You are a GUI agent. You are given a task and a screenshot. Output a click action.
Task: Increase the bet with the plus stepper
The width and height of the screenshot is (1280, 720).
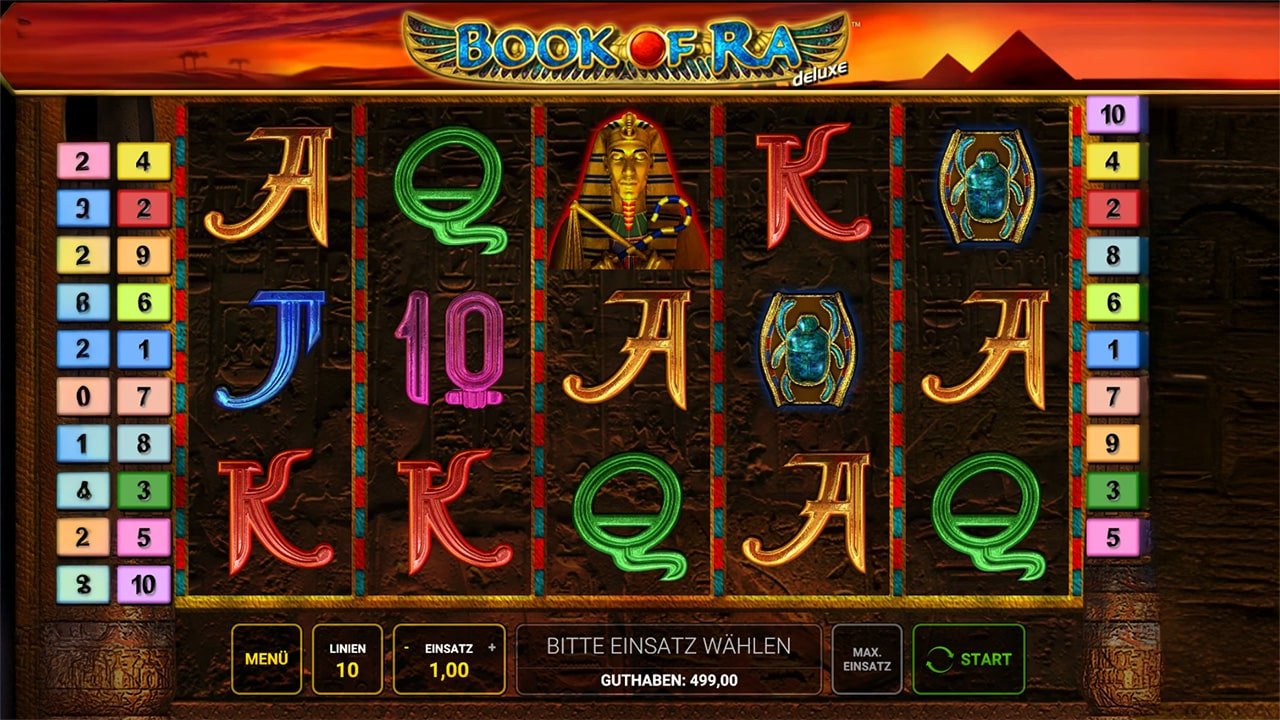coord(489,645)
